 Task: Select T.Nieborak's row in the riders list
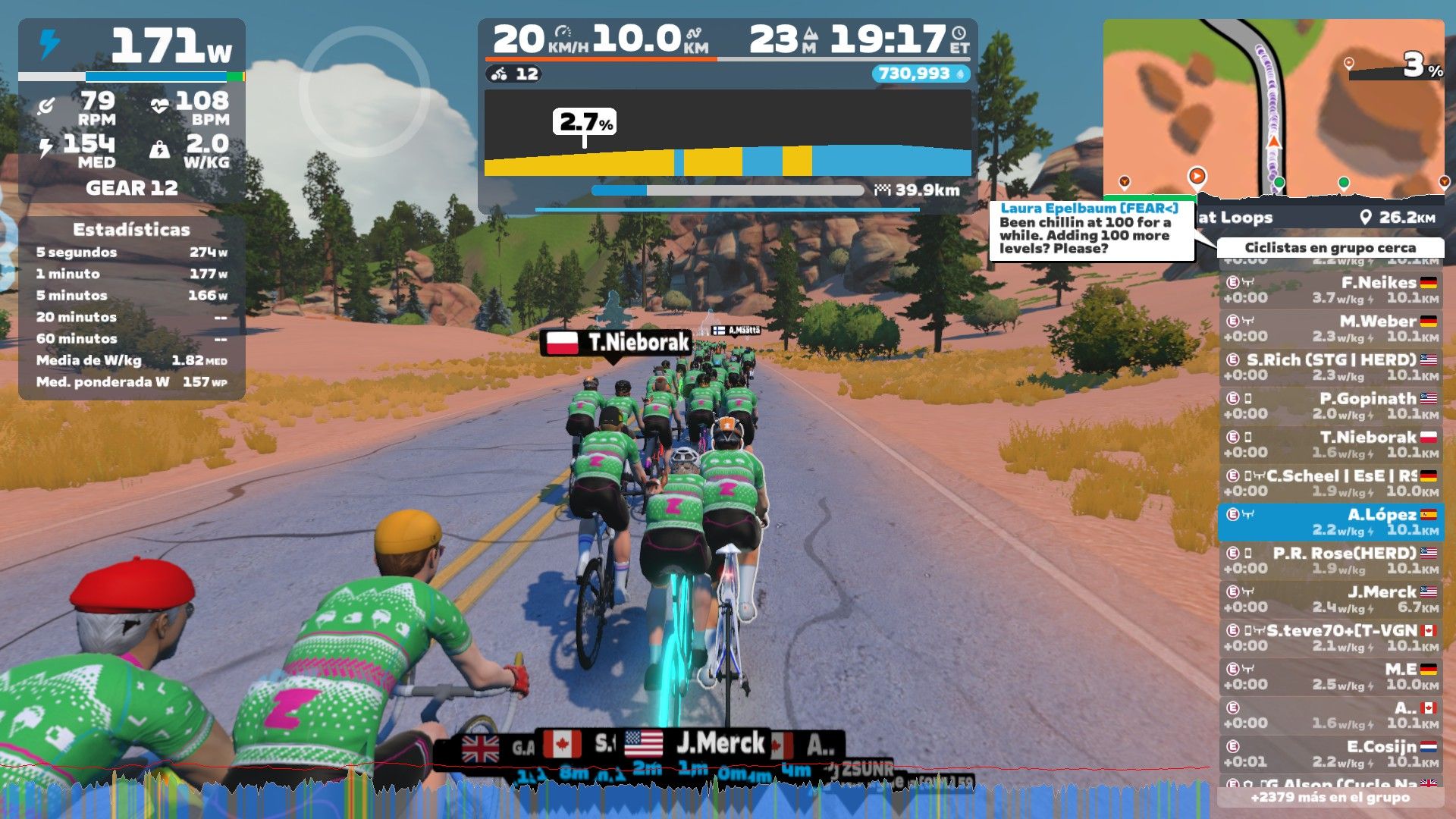[x=1331, y=444]
